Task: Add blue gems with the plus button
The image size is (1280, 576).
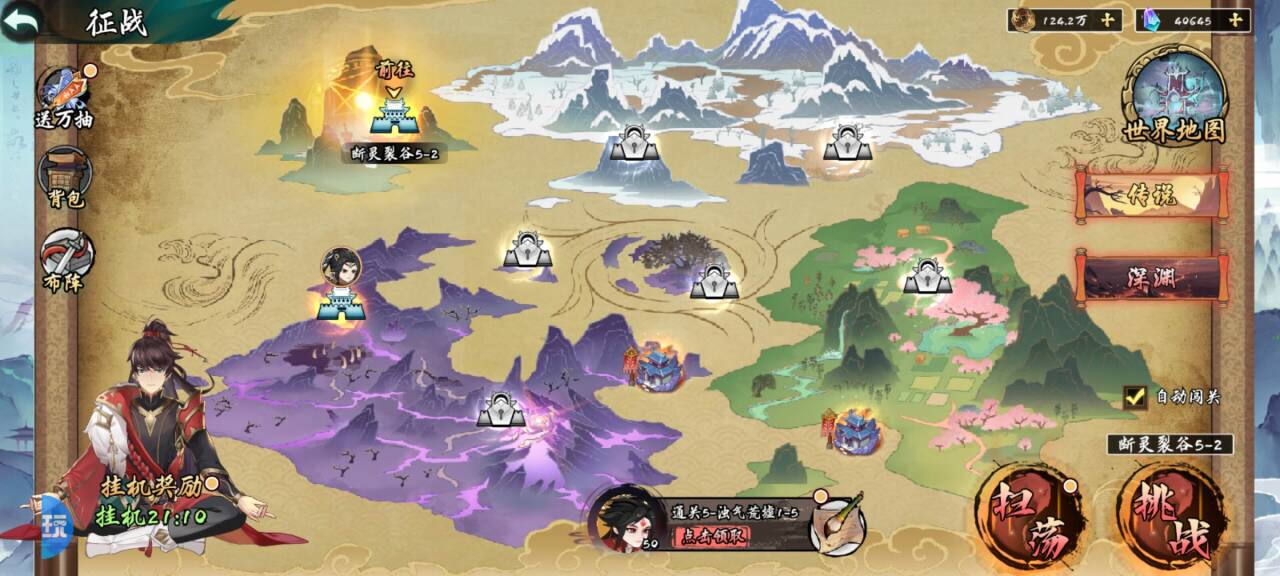Action: 1237,20
